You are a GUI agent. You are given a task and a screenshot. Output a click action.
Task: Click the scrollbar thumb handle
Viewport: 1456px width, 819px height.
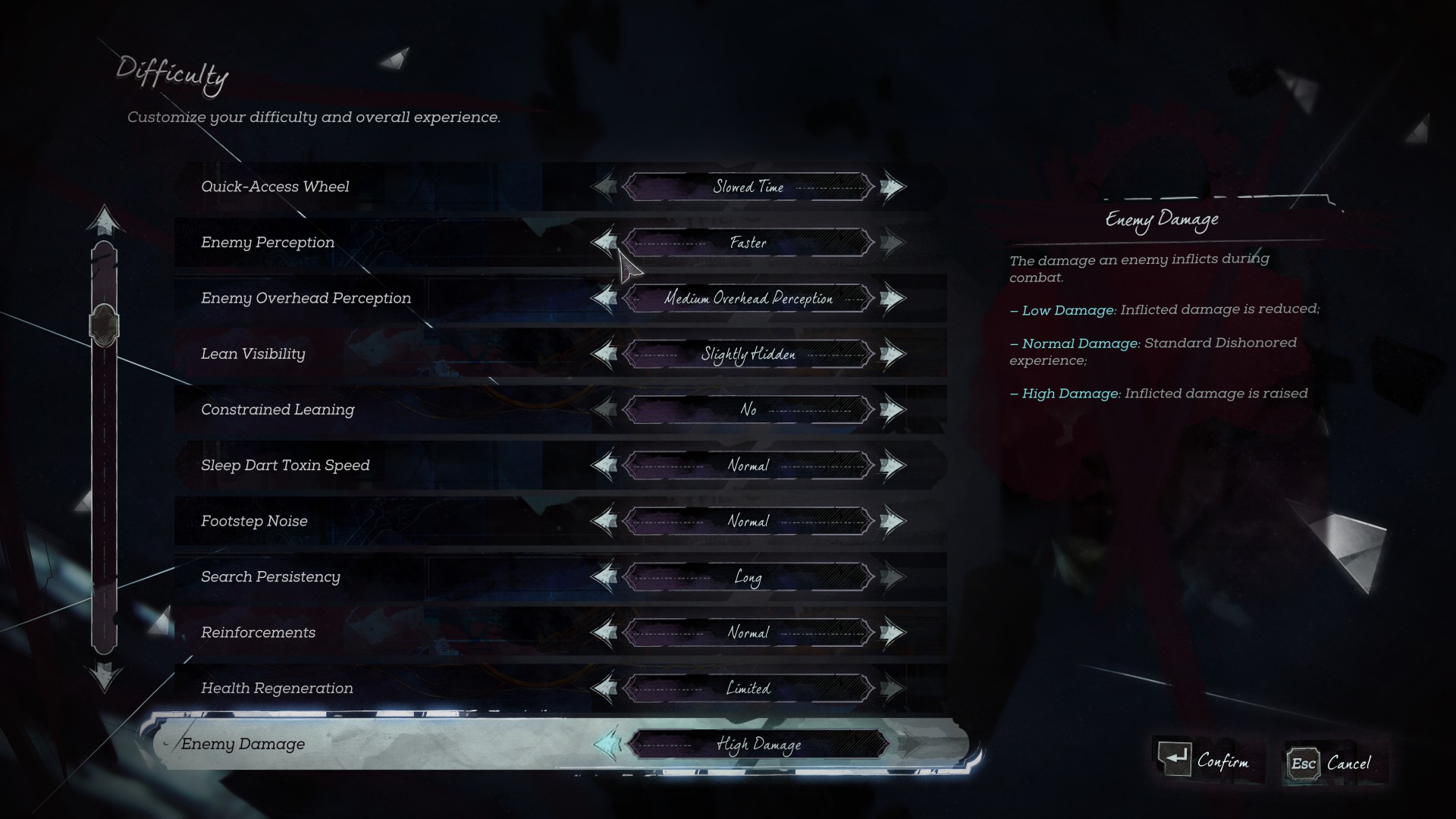point(105,325)
